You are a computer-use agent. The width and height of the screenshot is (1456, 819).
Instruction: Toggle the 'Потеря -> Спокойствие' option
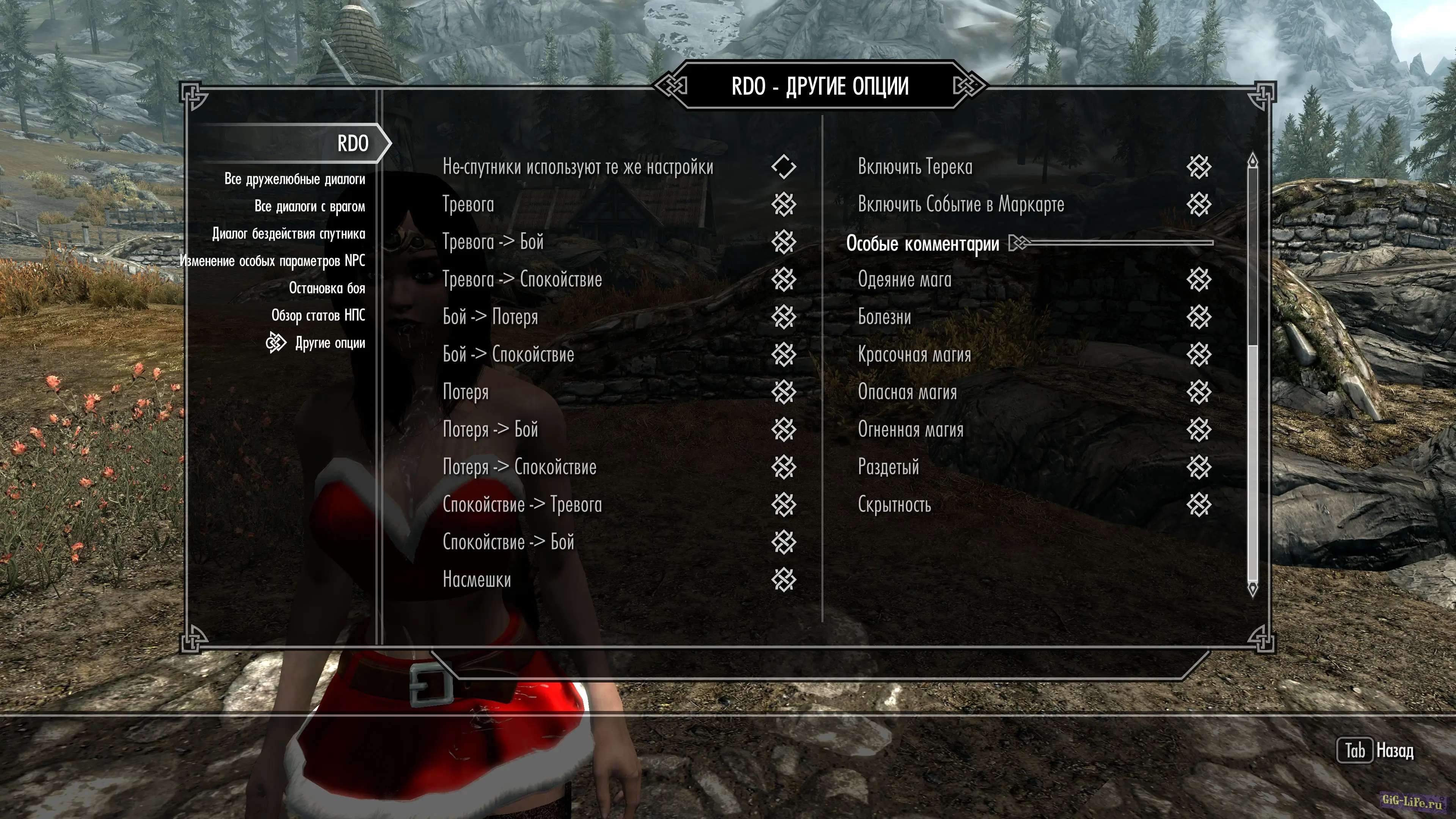783,468
